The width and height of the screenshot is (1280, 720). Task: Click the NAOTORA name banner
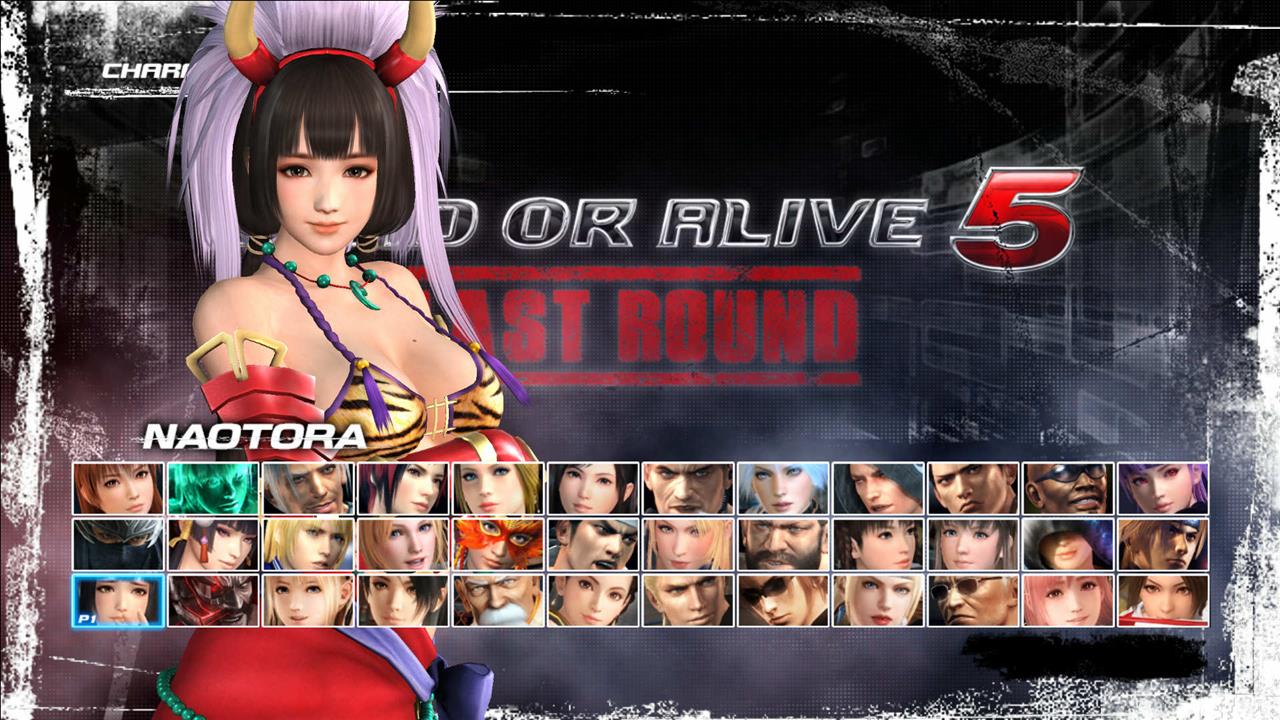[x=255, y=435]
